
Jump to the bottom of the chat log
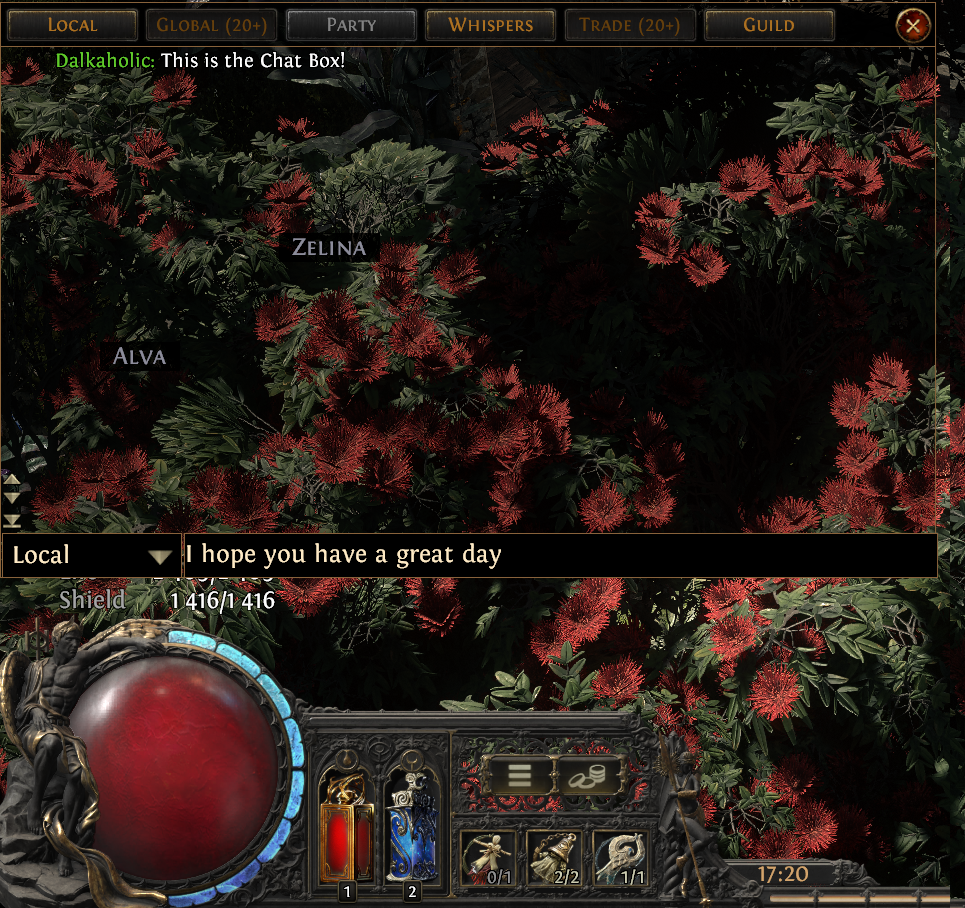click(12, 520)
